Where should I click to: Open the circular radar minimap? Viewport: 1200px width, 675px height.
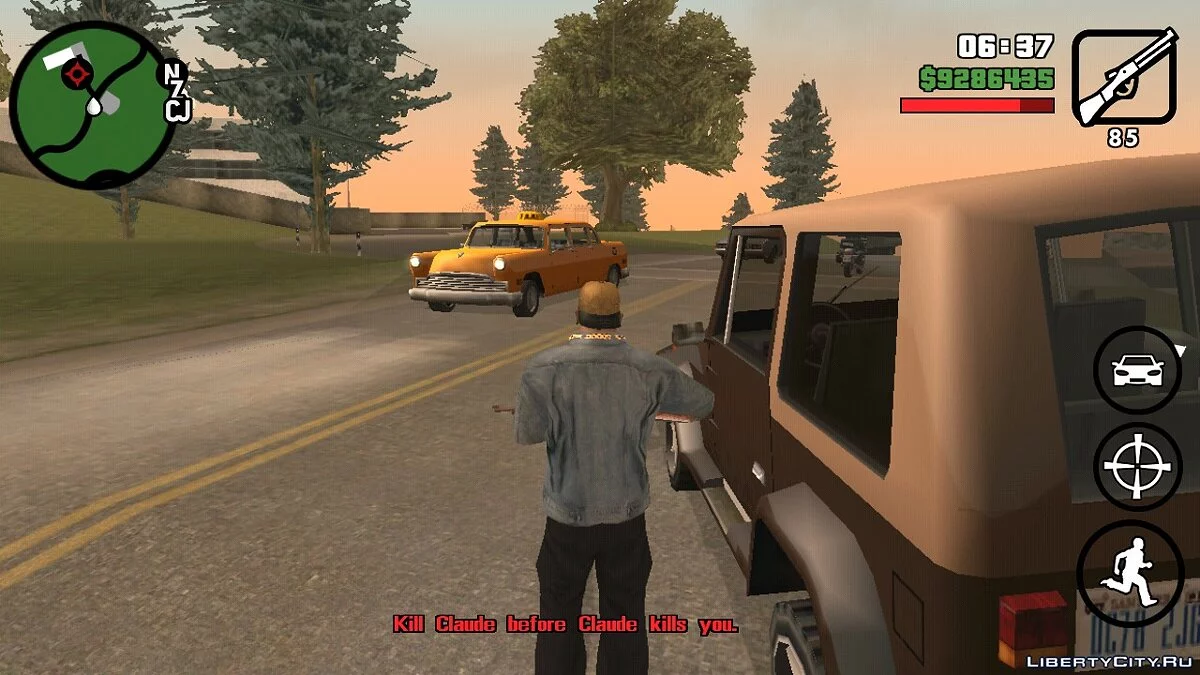[93, 105]
